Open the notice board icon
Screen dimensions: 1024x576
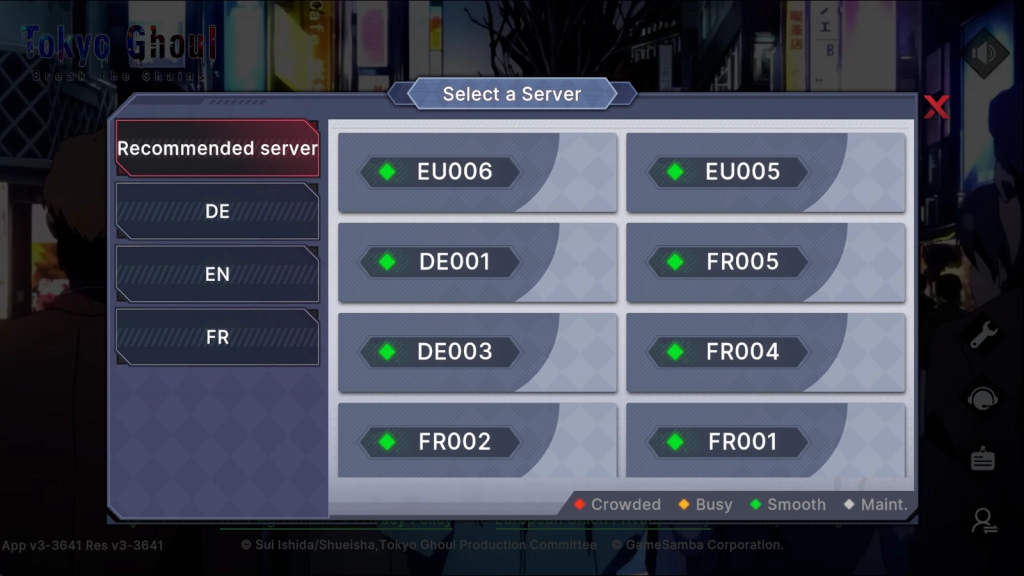[x=983, y=459]
